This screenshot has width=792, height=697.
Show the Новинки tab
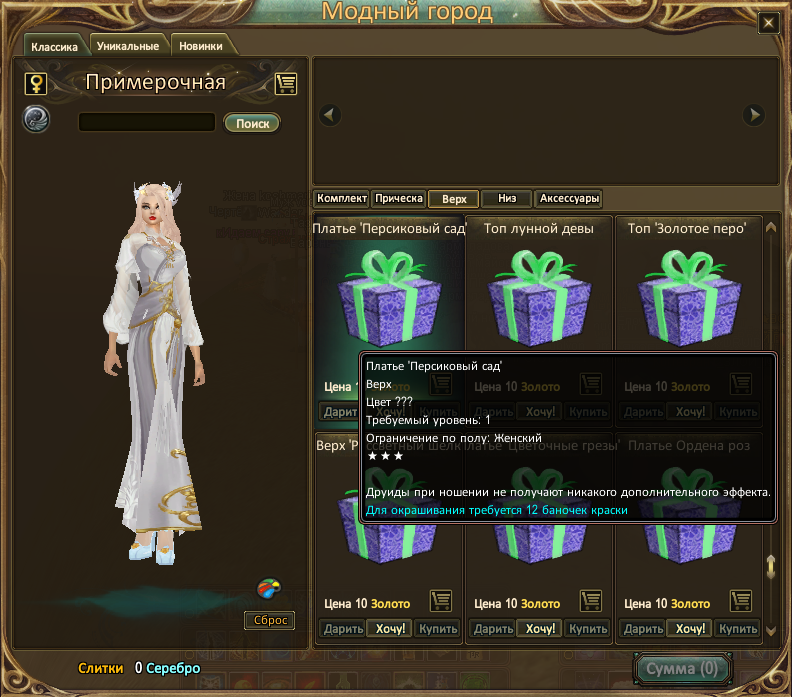[x=202, y=46]
